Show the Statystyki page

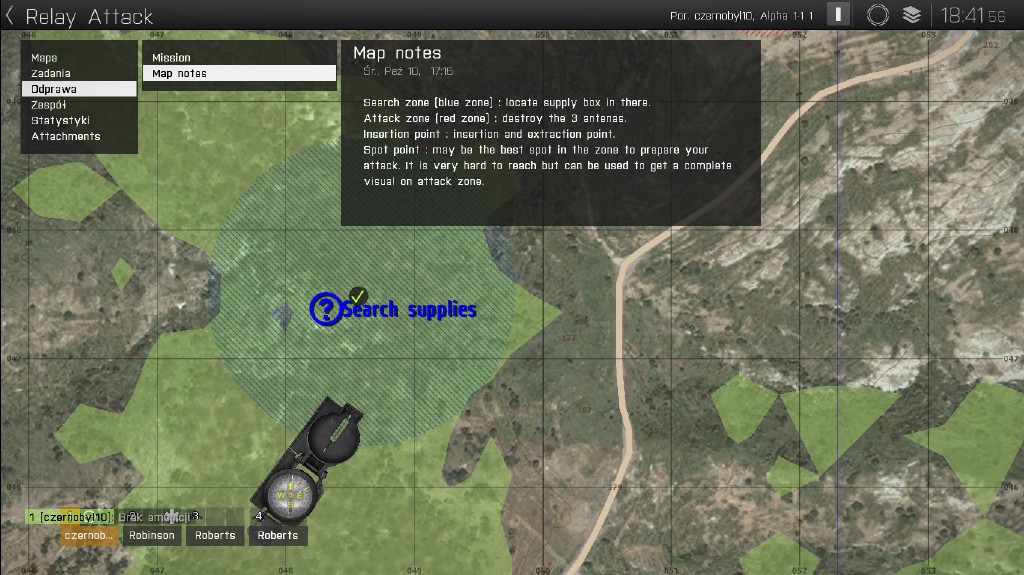60,120
